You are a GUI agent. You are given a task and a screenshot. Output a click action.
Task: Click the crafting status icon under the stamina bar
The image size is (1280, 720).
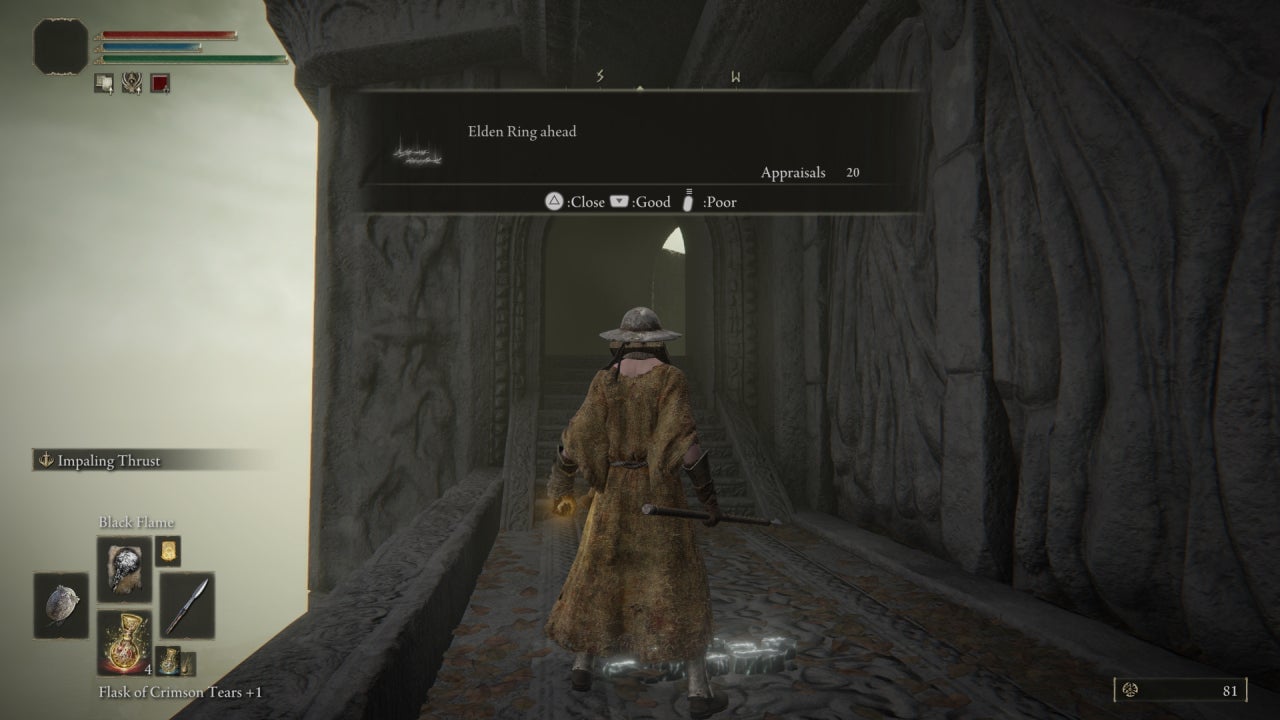coord(104,84)
